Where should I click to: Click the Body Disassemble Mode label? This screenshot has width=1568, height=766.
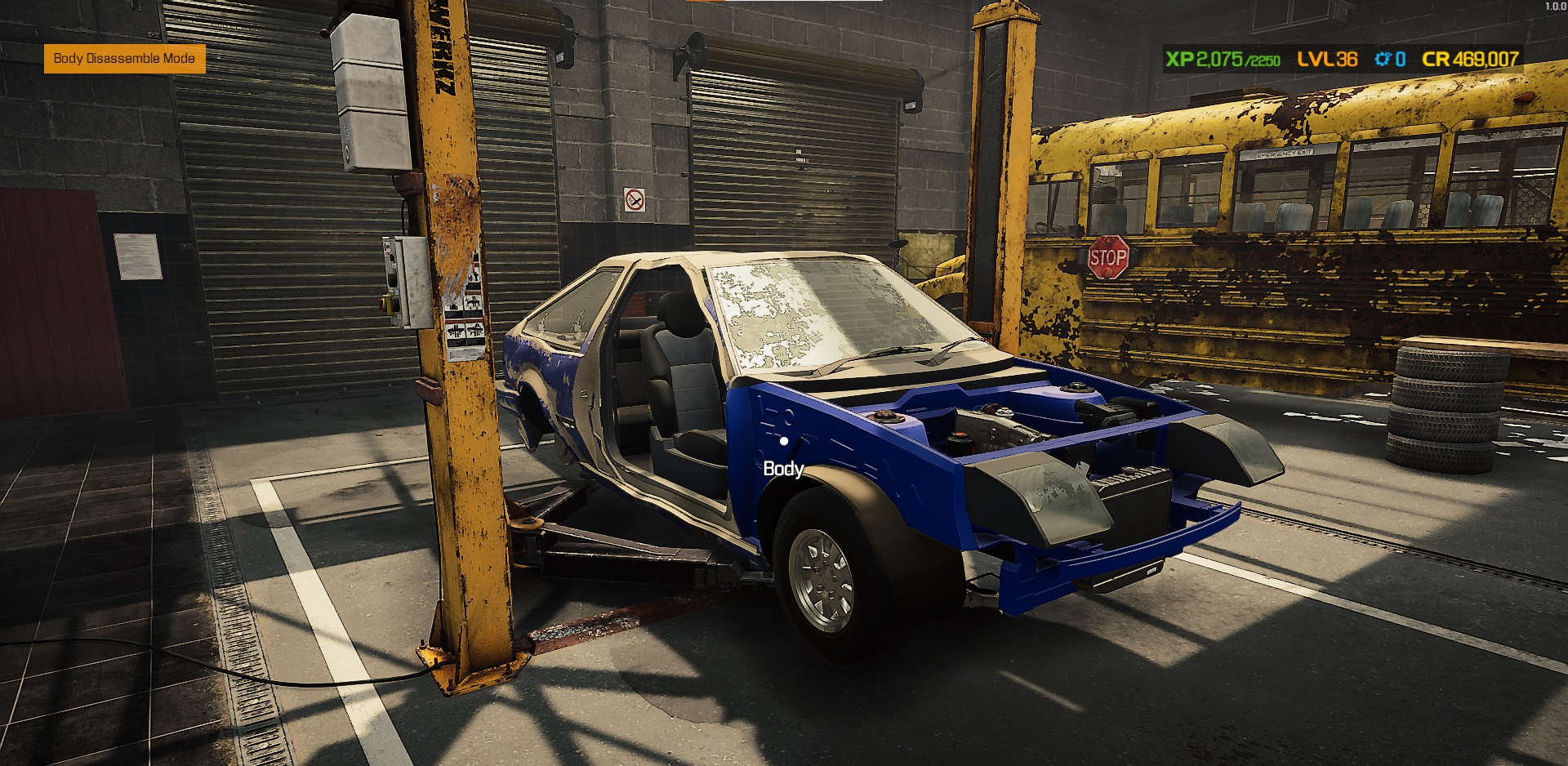(123, 59)
